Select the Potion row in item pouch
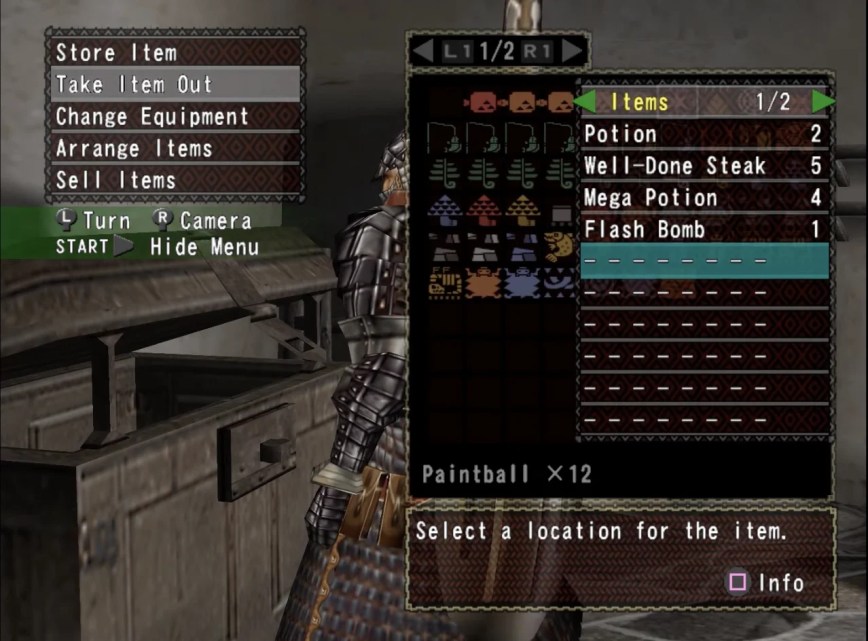The width and height of the screenshot is (868, 641). 703,134
